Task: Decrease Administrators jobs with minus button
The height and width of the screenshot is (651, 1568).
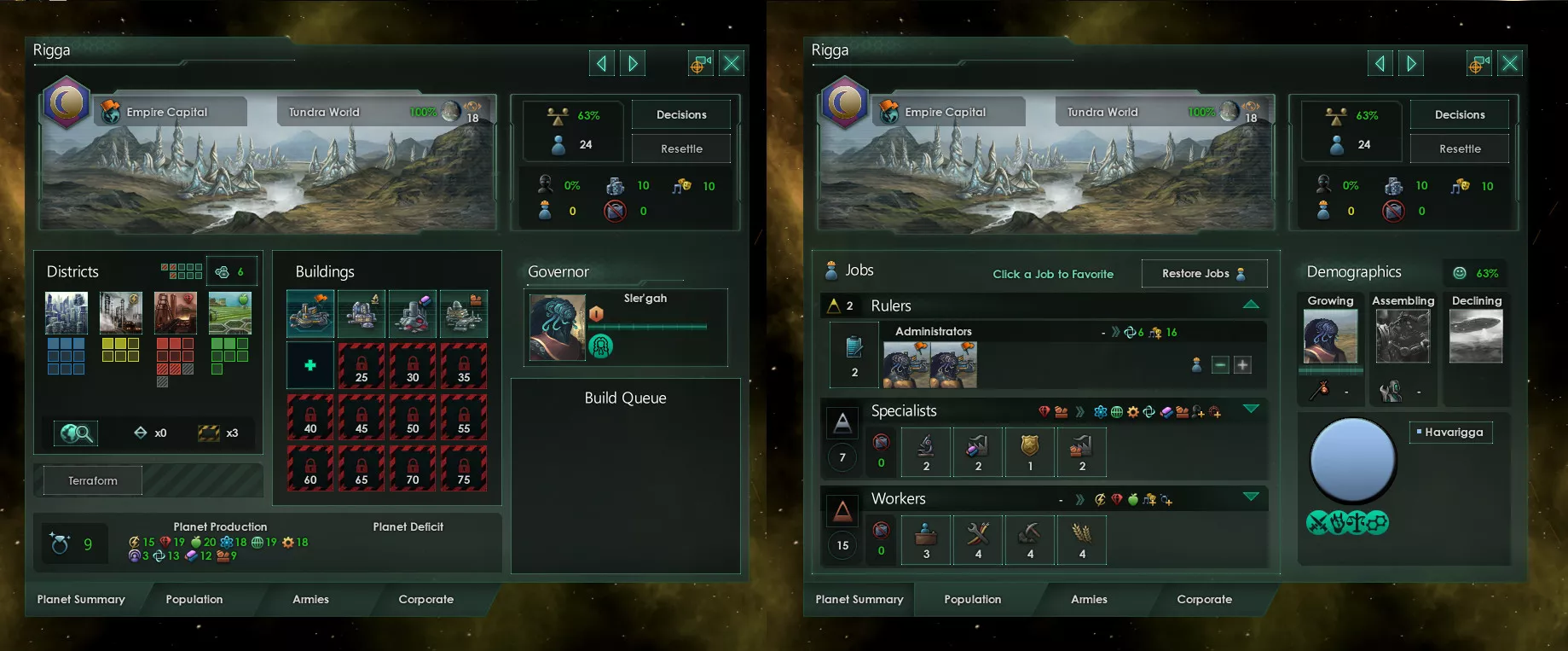Action: pyautogui.click(x=1220, y=365)
